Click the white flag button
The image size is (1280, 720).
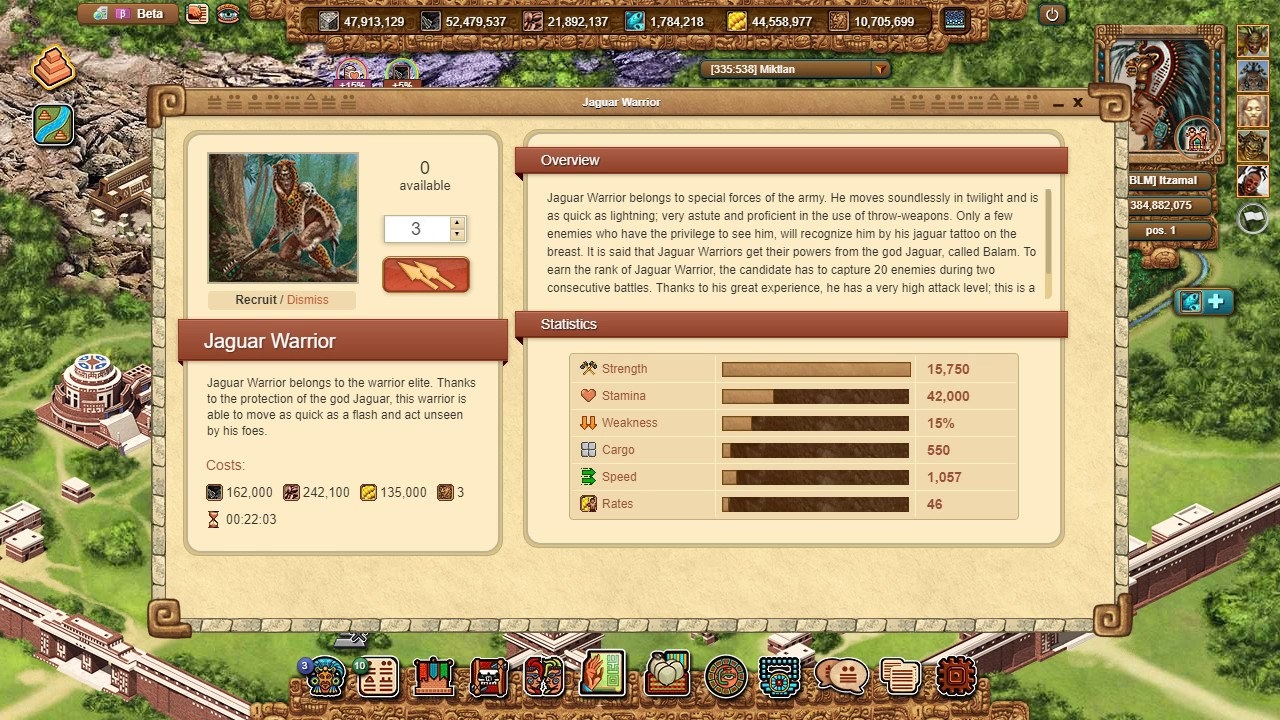1253,217
